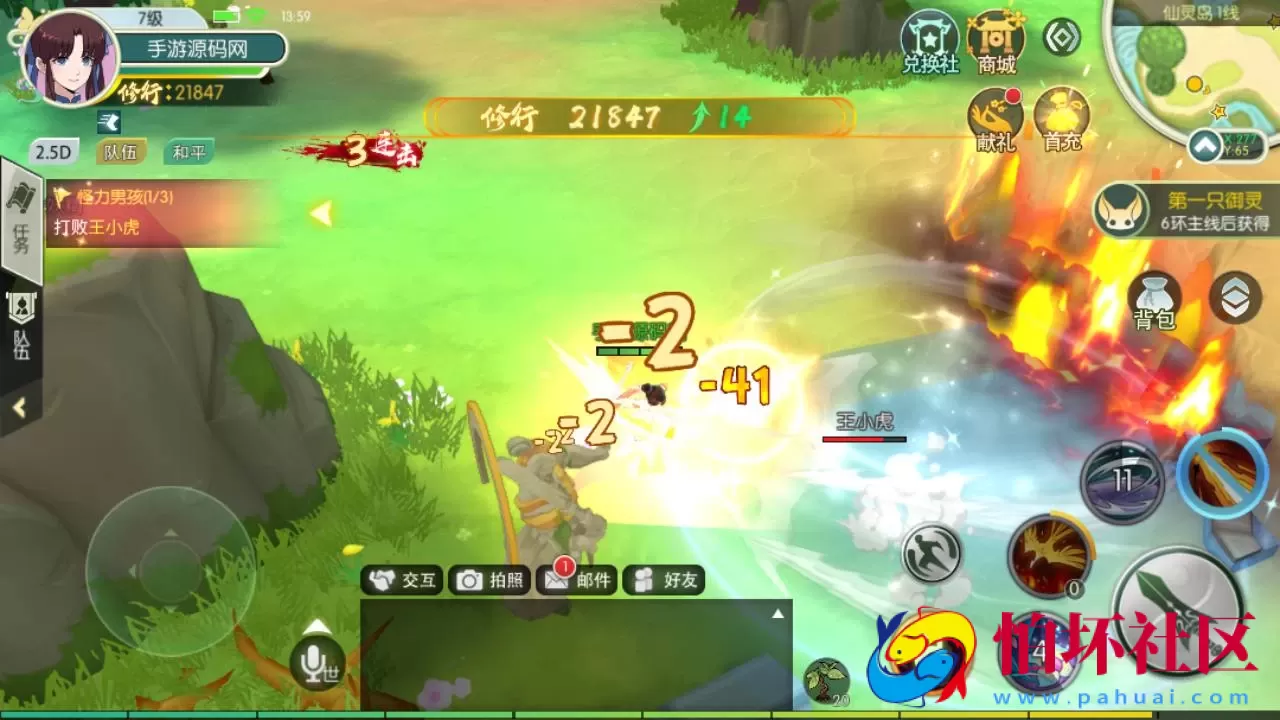Activate the phoenix fire skill
Viewport: 1280px width, 720px height.
1048,554
